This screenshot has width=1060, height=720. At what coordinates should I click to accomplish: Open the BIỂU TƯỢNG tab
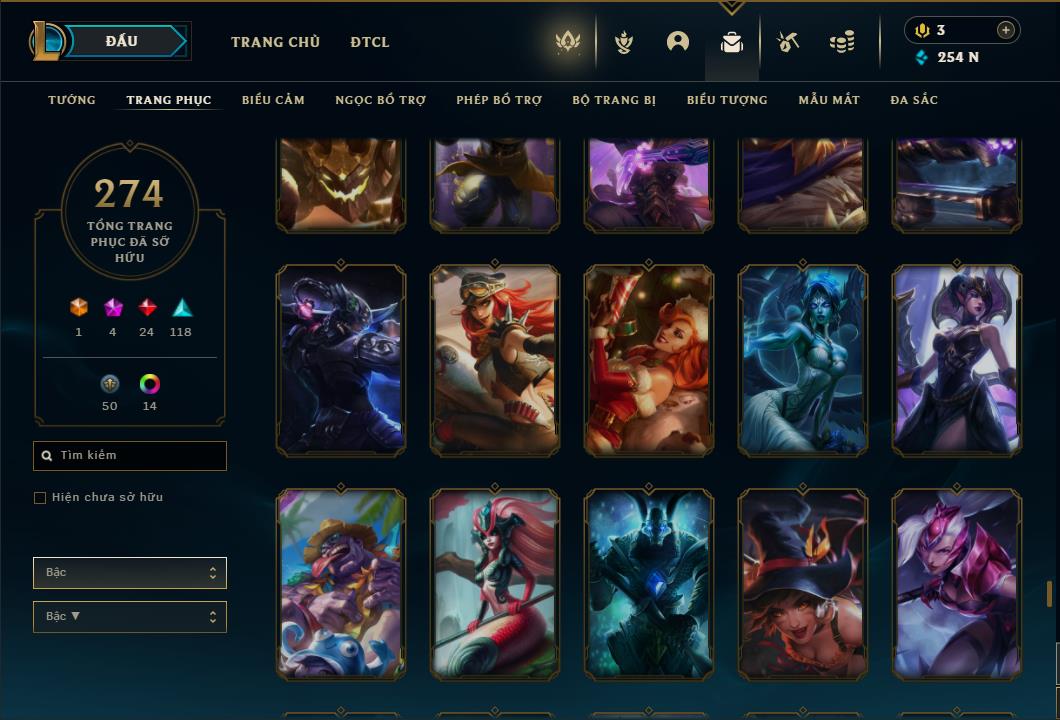[x=727, y=100]
